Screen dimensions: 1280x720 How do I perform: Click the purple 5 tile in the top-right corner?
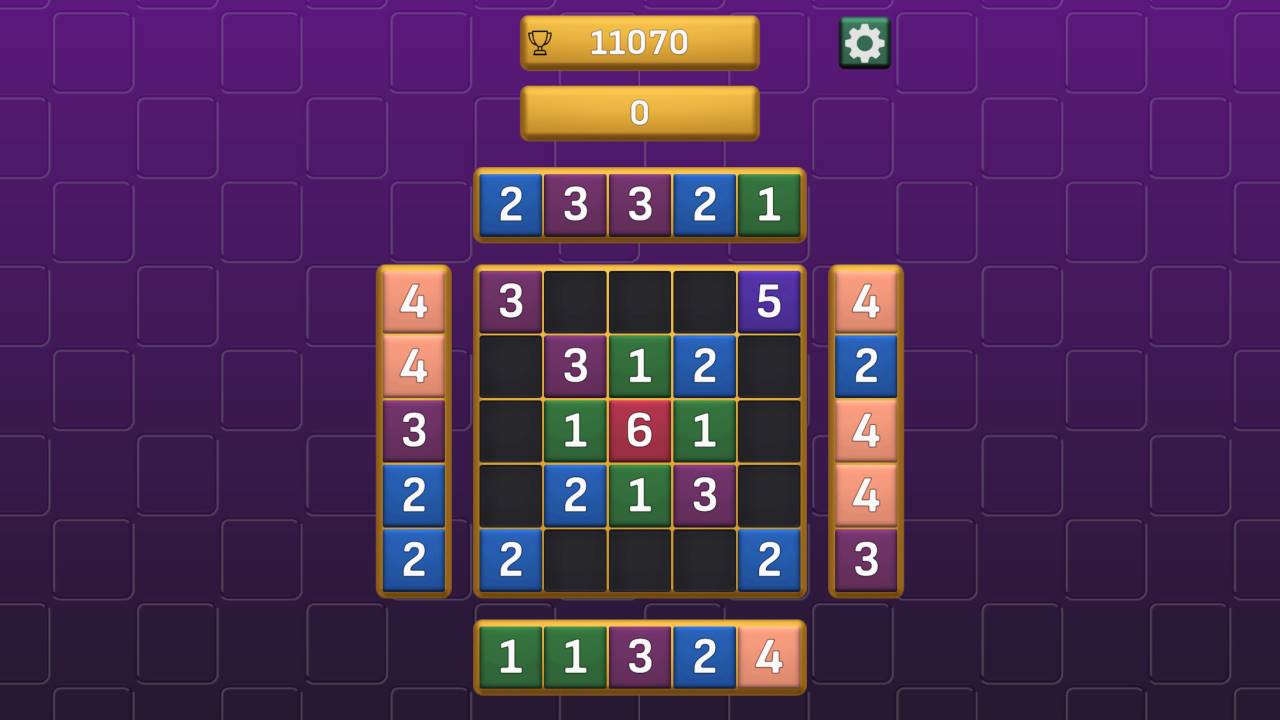[x=770, y=300]
